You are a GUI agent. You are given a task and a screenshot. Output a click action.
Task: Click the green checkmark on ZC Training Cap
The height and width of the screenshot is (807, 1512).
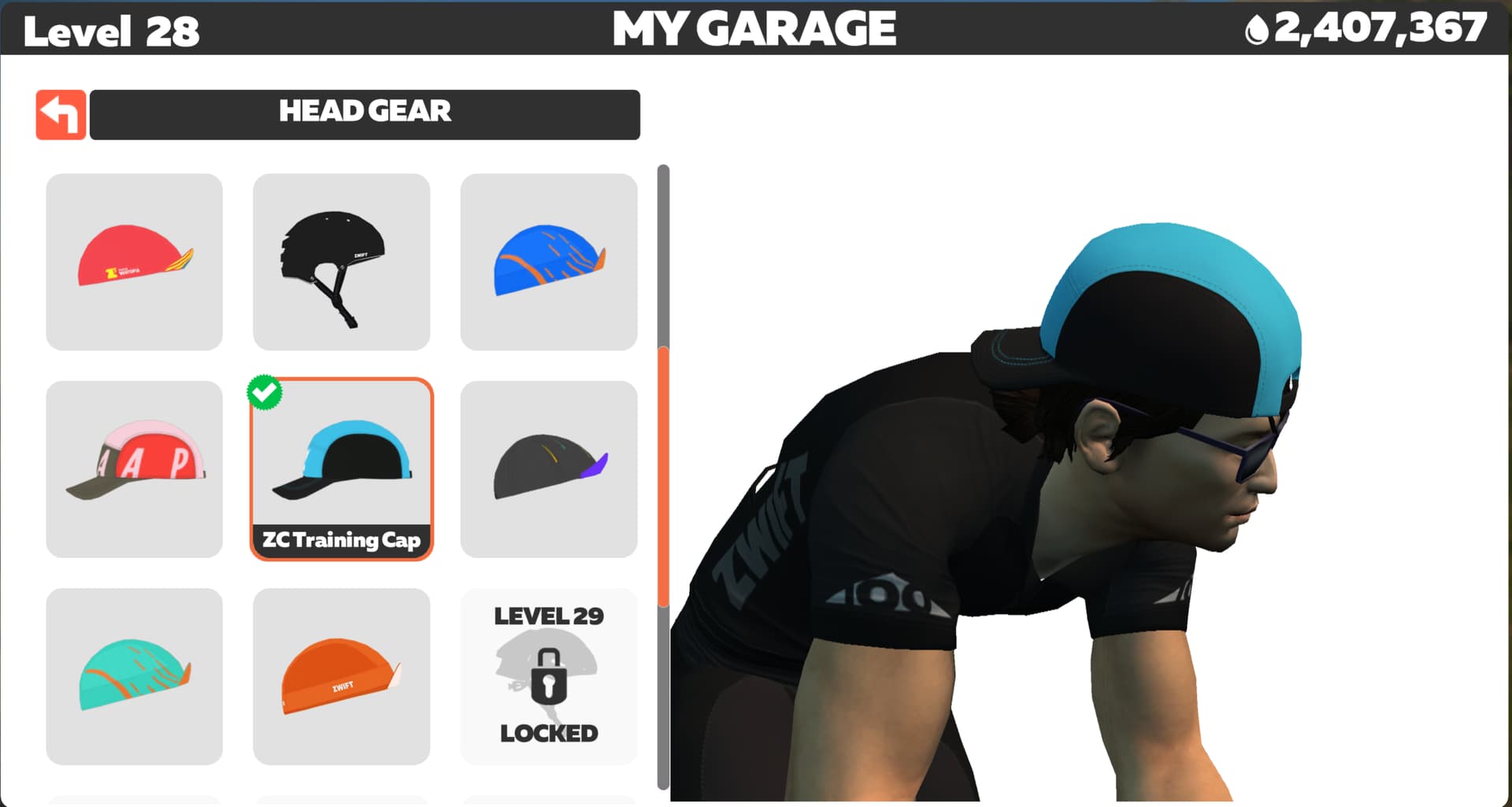(x=265, y=391)
